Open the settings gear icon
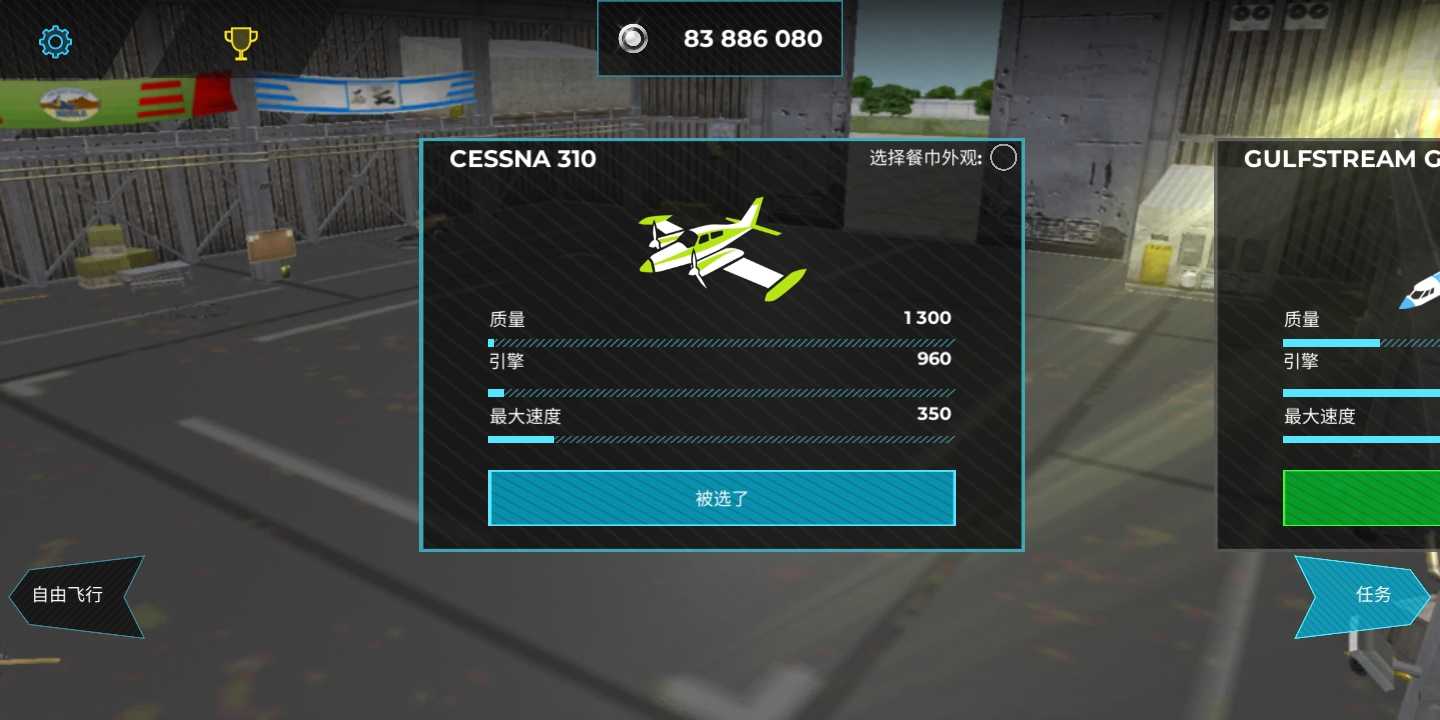This screenshot has width=1440, height=720. coord(55,41)
